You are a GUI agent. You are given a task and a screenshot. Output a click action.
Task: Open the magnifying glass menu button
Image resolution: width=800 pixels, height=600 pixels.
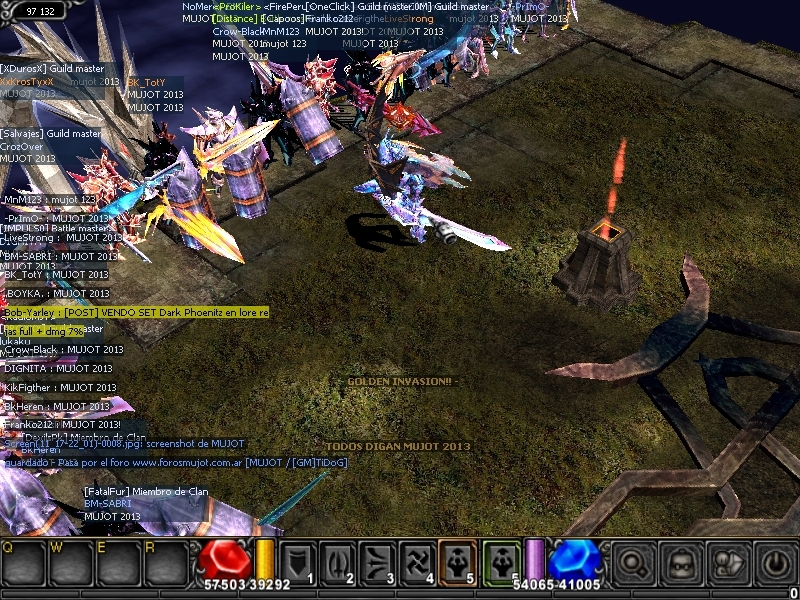(632, 564)
